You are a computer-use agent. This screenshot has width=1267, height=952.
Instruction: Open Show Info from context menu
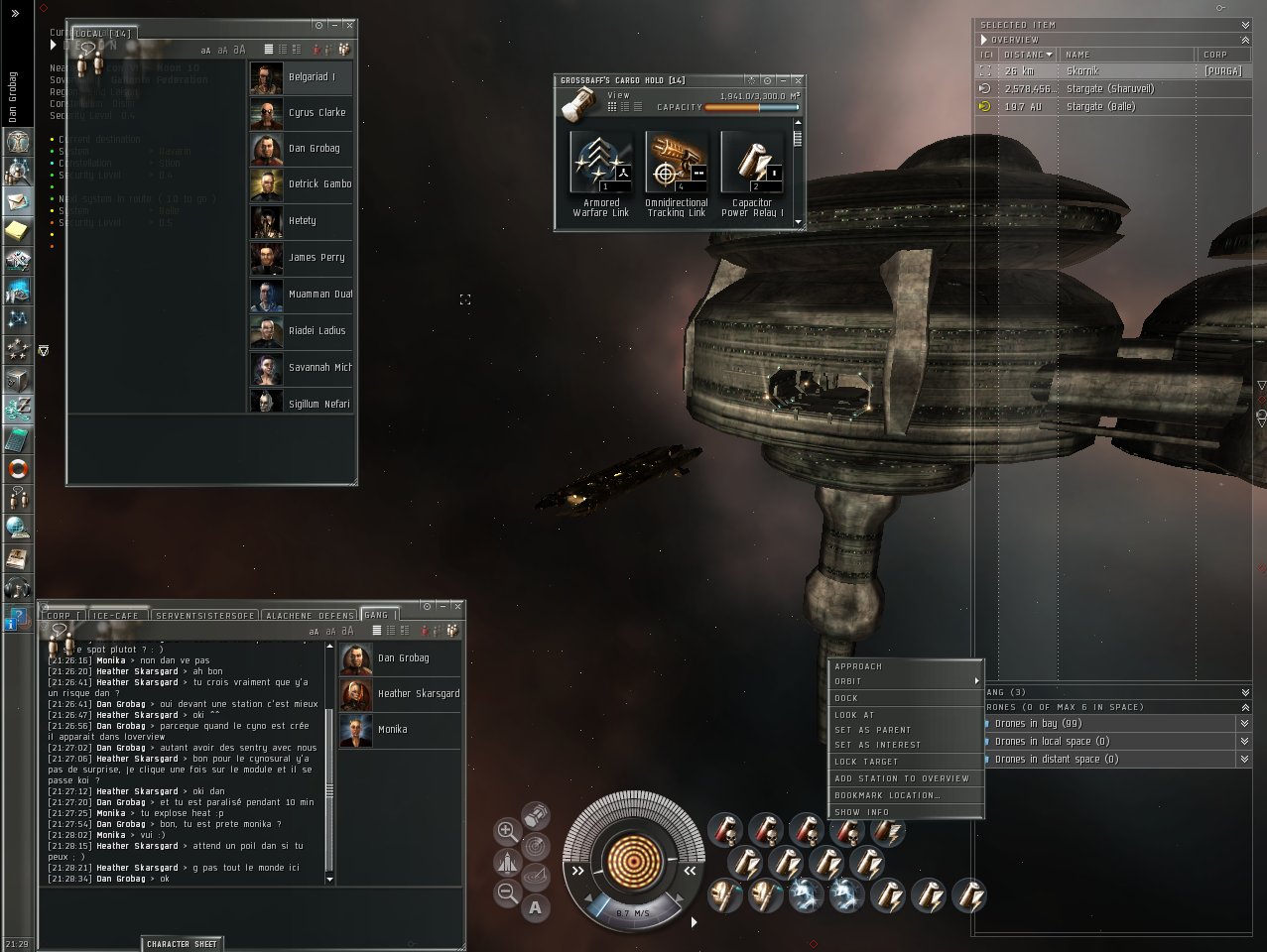coord(862,812)
